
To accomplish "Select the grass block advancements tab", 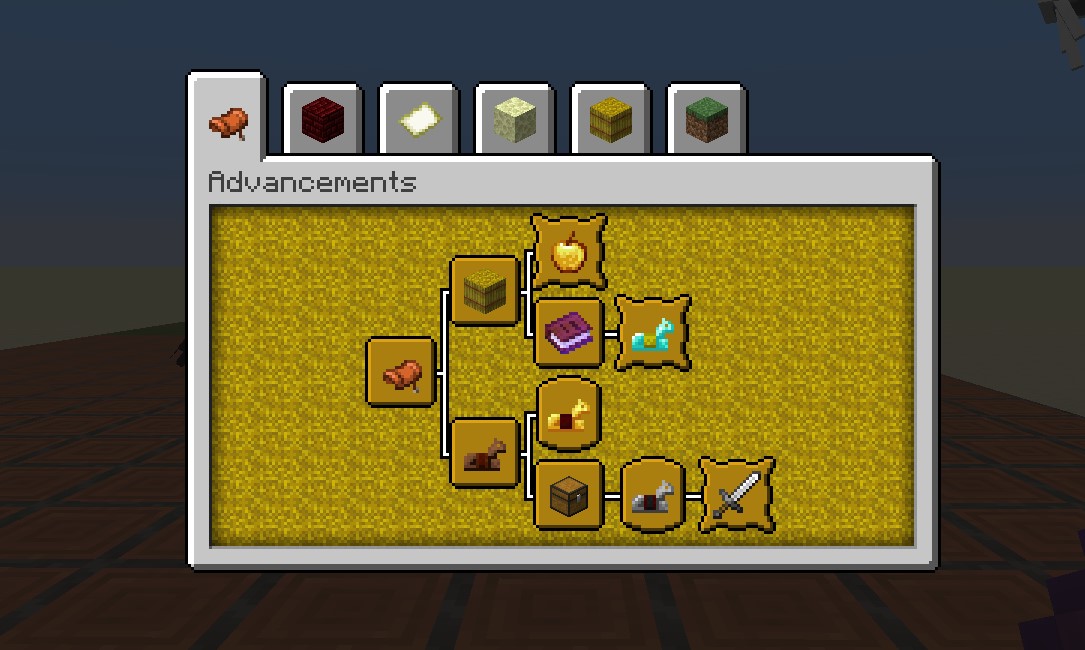I will tap(706, 122).
